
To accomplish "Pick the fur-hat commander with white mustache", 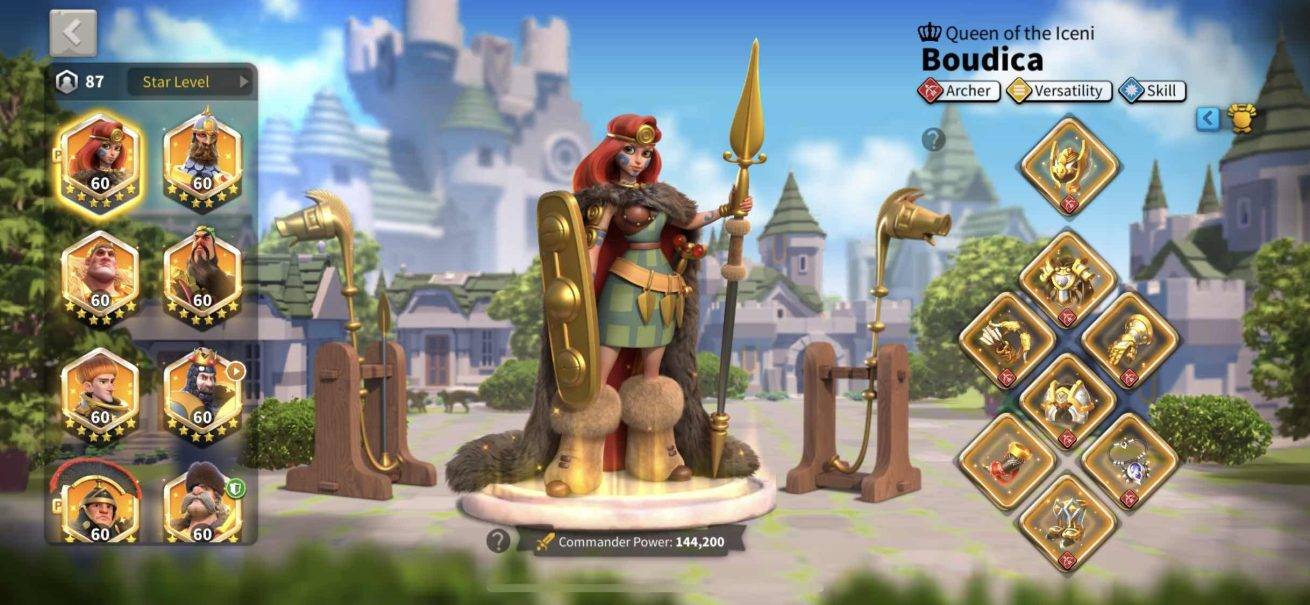I will 202,505.
